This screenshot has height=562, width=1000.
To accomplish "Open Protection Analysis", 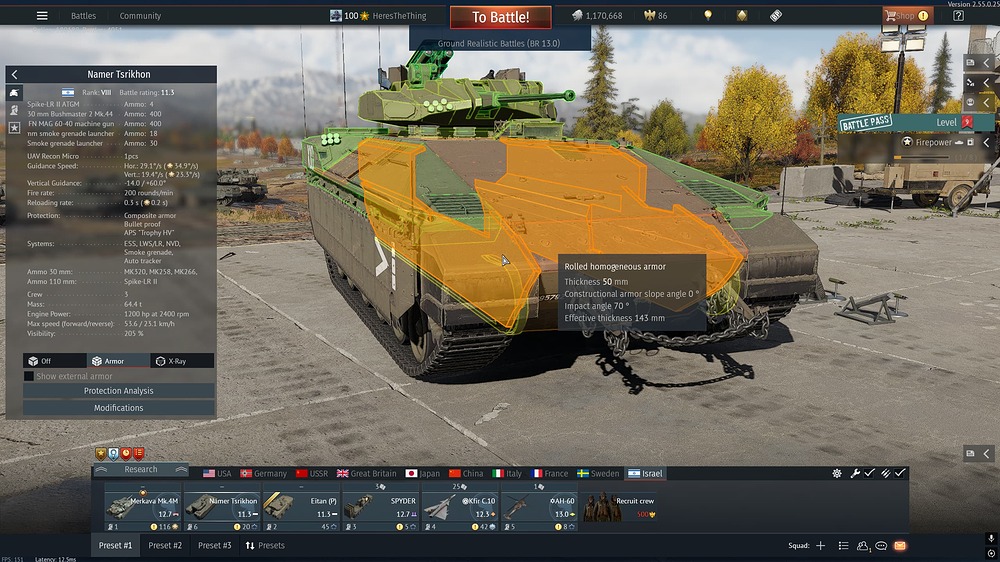I will [x=118, y=391].
